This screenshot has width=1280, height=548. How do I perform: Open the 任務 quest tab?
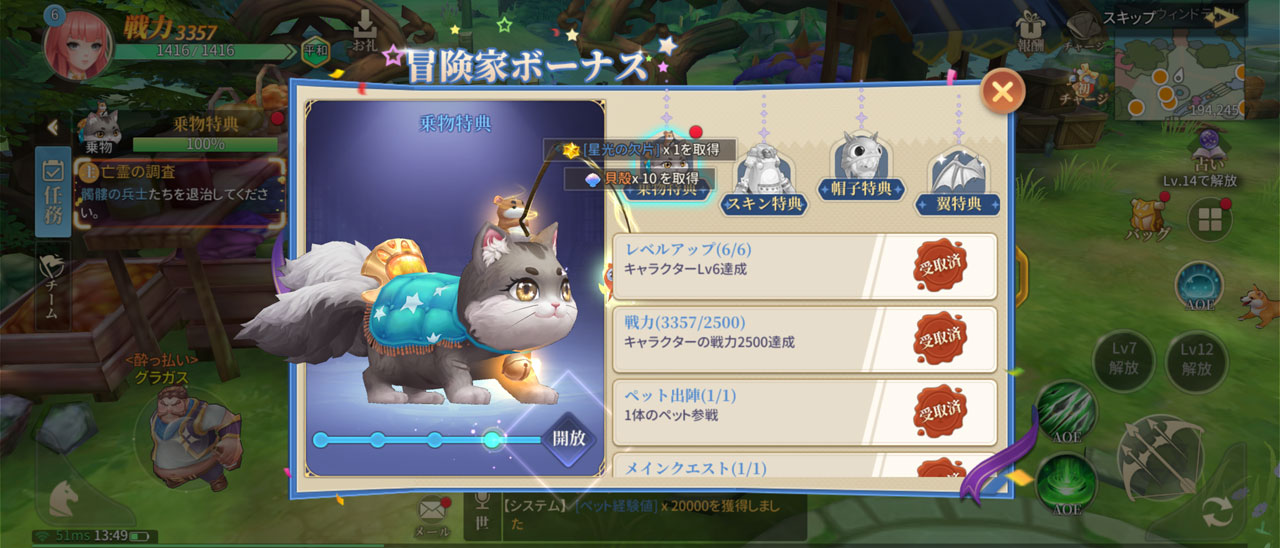pos(53,192)
